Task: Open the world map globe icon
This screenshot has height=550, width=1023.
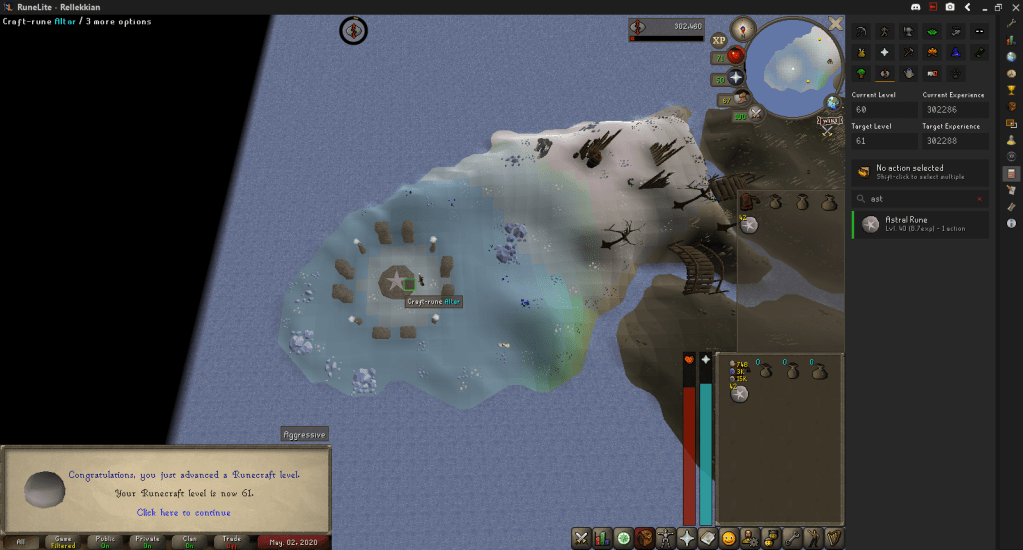Action: tap(833, 102)
